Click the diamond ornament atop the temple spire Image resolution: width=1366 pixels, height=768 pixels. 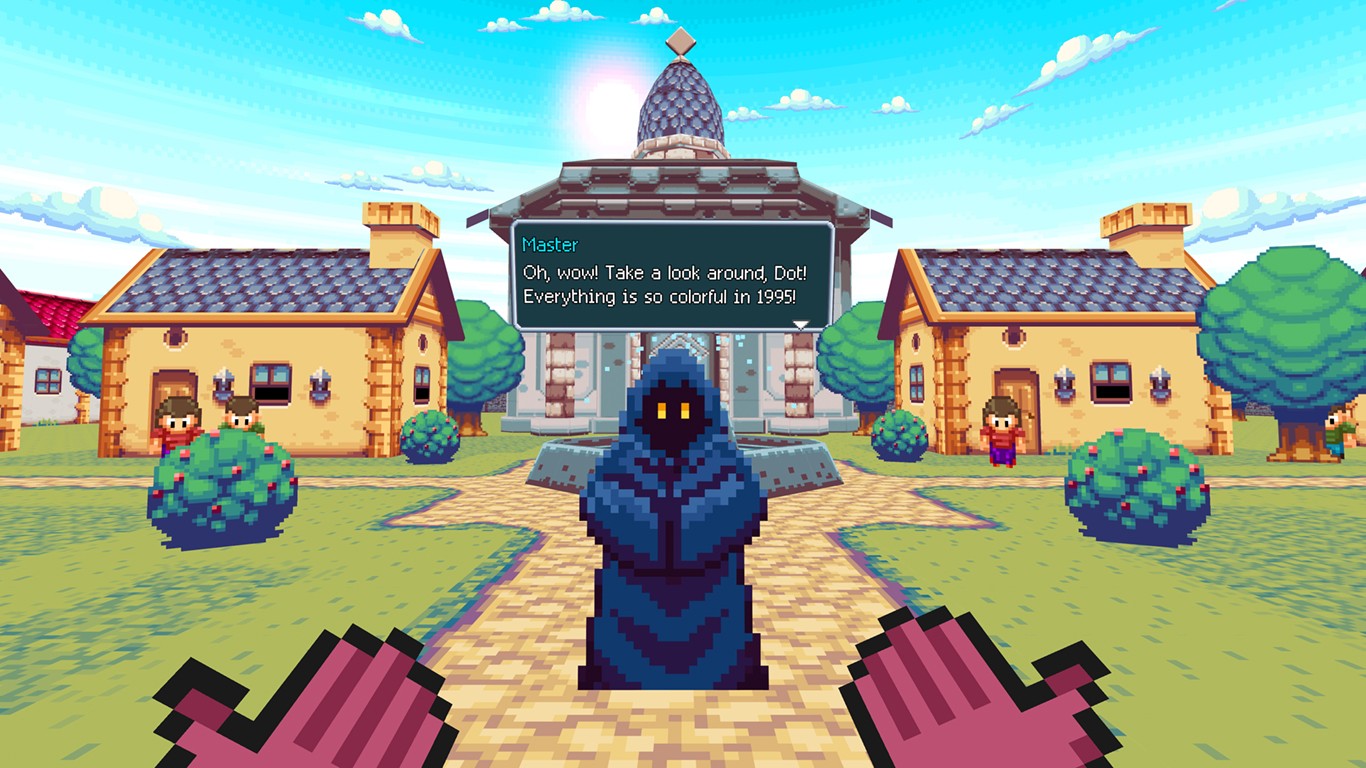pyautogui.click(x=683, y=40)
